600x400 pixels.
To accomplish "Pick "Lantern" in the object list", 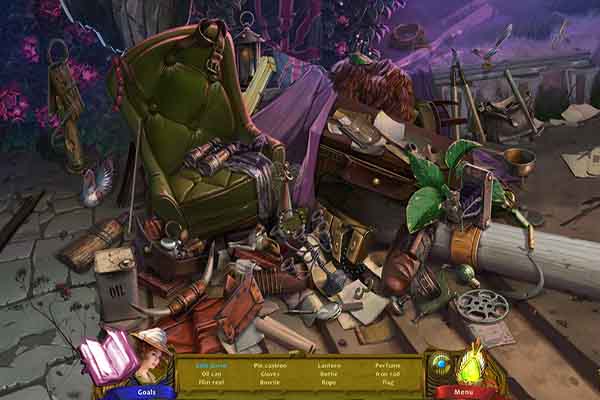I will tap(329, 365).
